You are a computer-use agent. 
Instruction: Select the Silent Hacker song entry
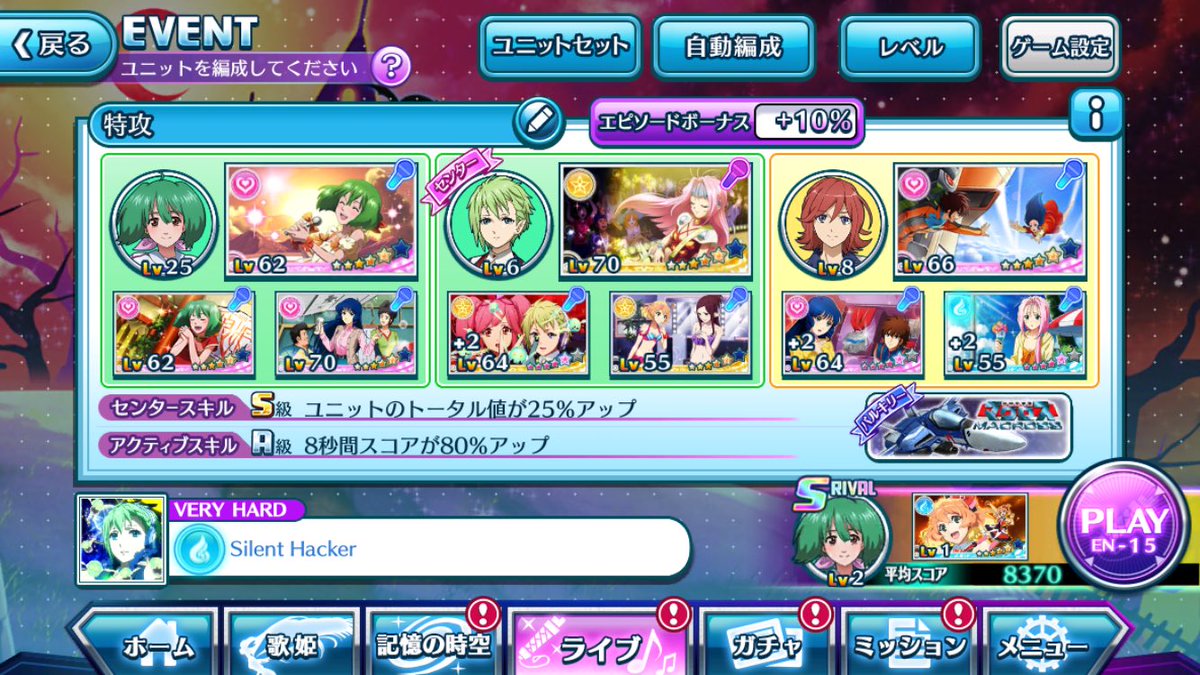point(430,548)
